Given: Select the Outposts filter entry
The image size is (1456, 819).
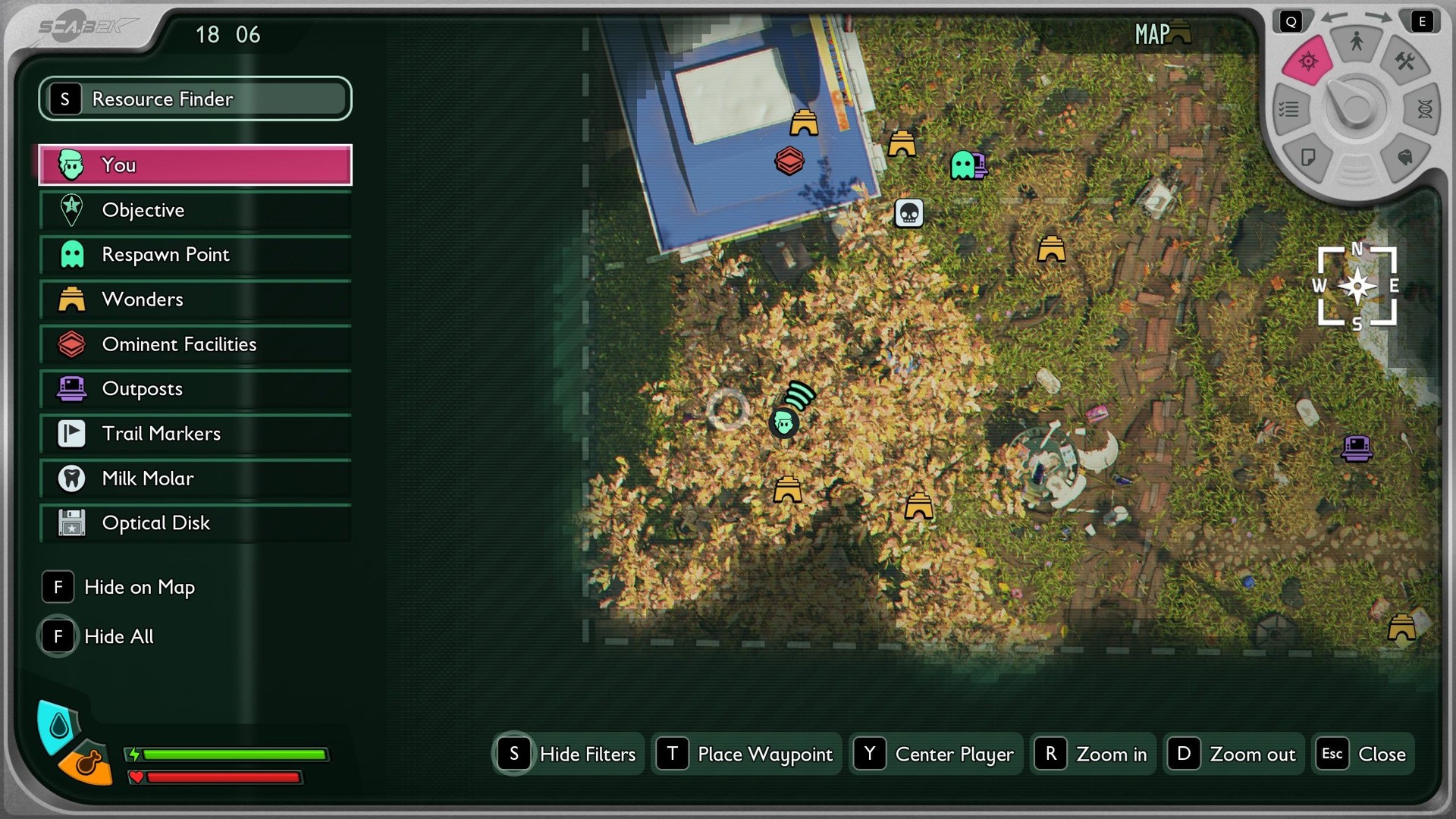Looking at the screenshot, I should pos(195,389).
